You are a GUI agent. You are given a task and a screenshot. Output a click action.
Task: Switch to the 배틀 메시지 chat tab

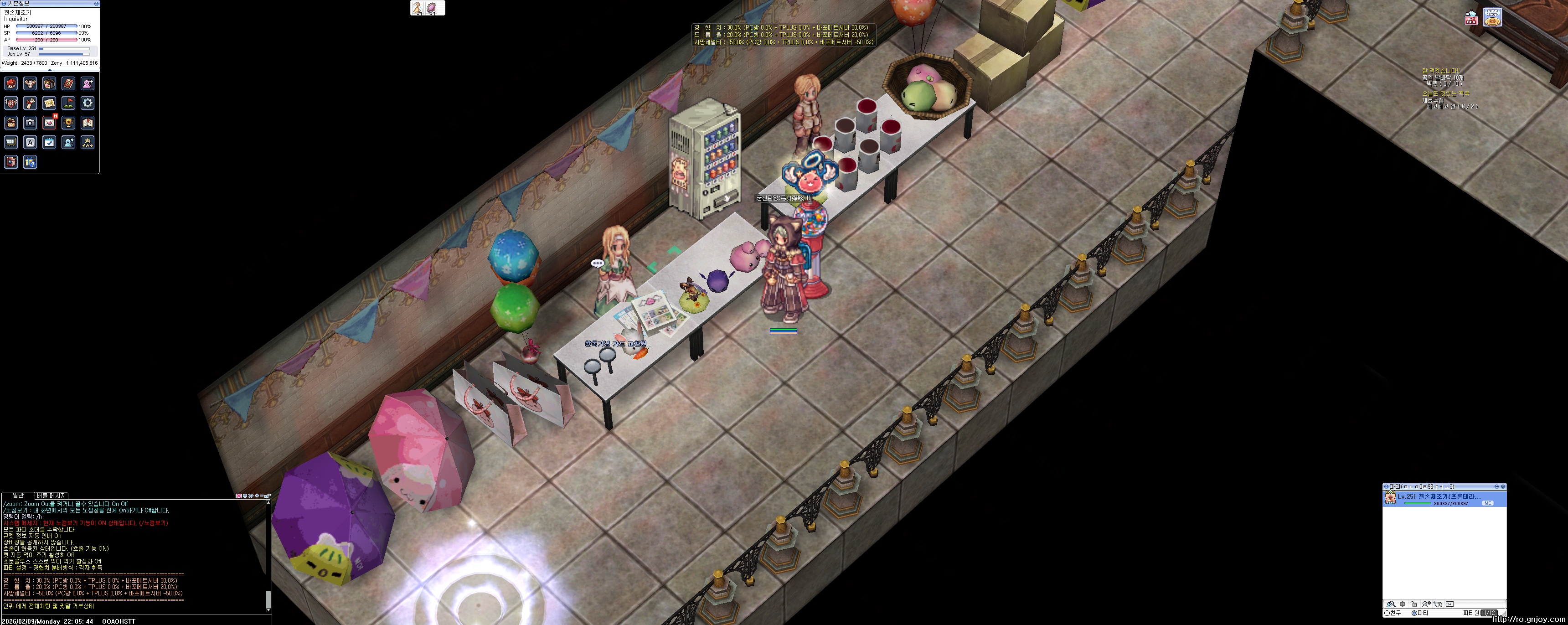(x=52, y=496)
